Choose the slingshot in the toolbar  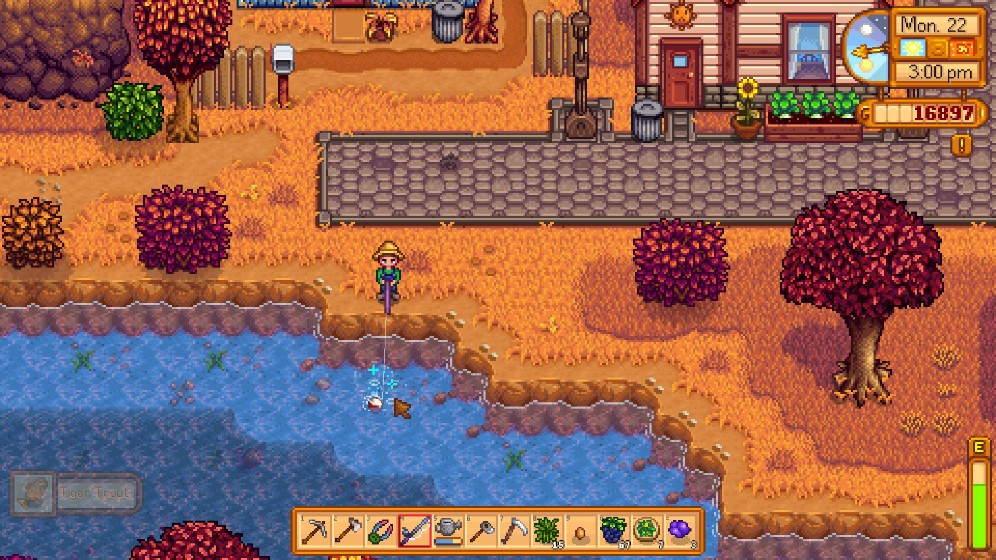pyautogui.click(x=382, y=530)
